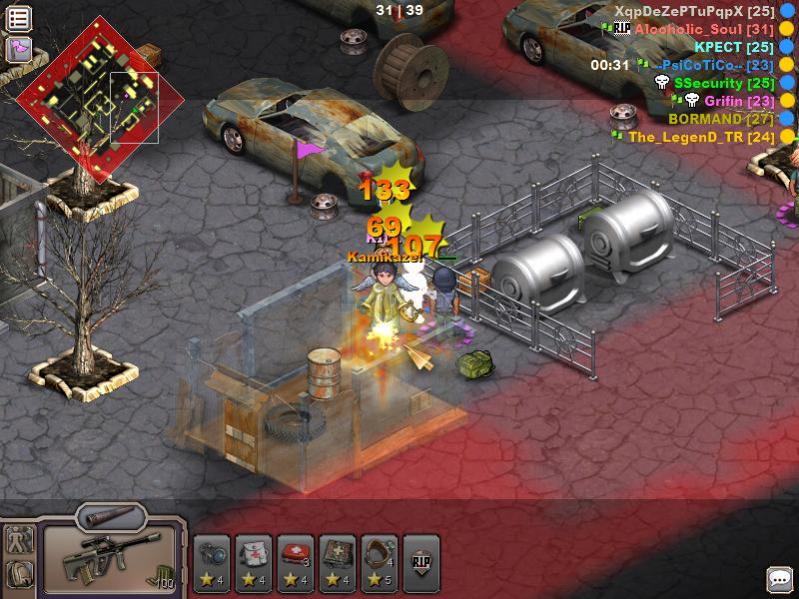This screenshot has height=599, width=799.
Task: Open the chat speech bubble
Action: click(779, 579)
